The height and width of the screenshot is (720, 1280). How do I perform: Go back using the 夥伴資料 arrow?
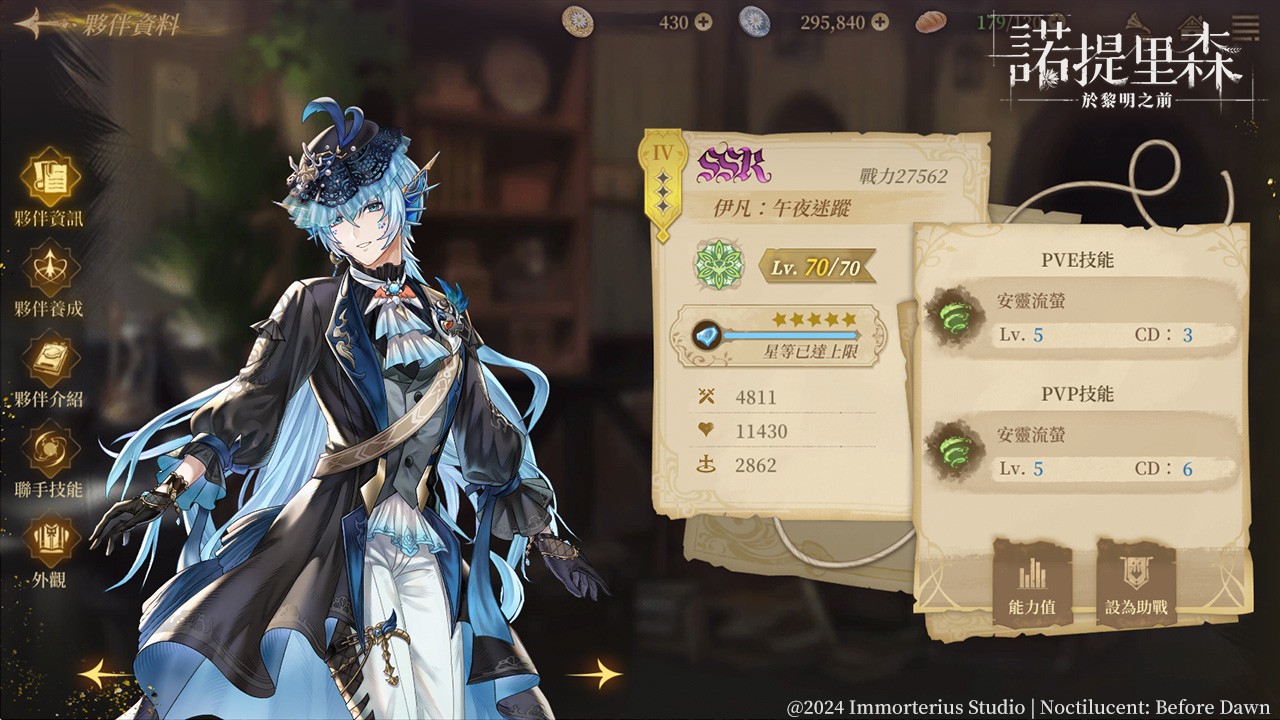(x=40, y=24)
